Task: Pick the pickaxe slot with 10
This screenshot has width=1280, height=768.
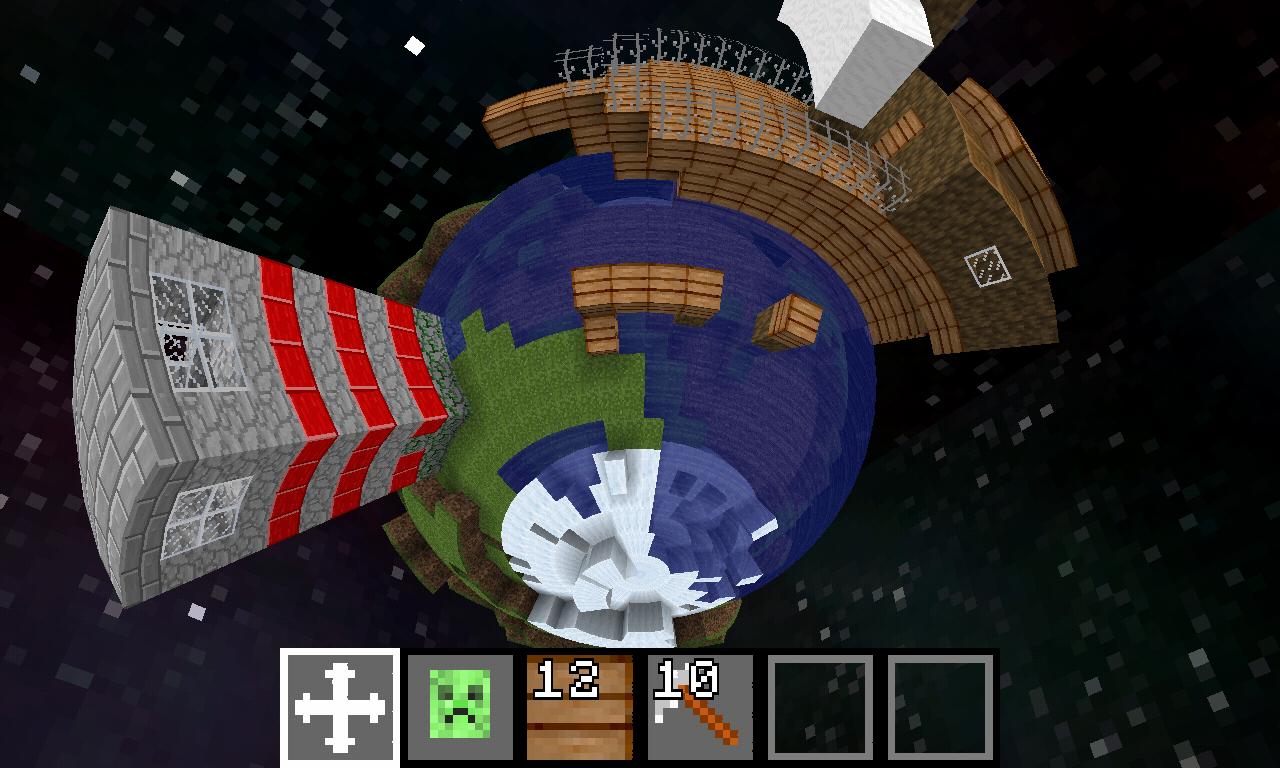Action: pos(700,708)
